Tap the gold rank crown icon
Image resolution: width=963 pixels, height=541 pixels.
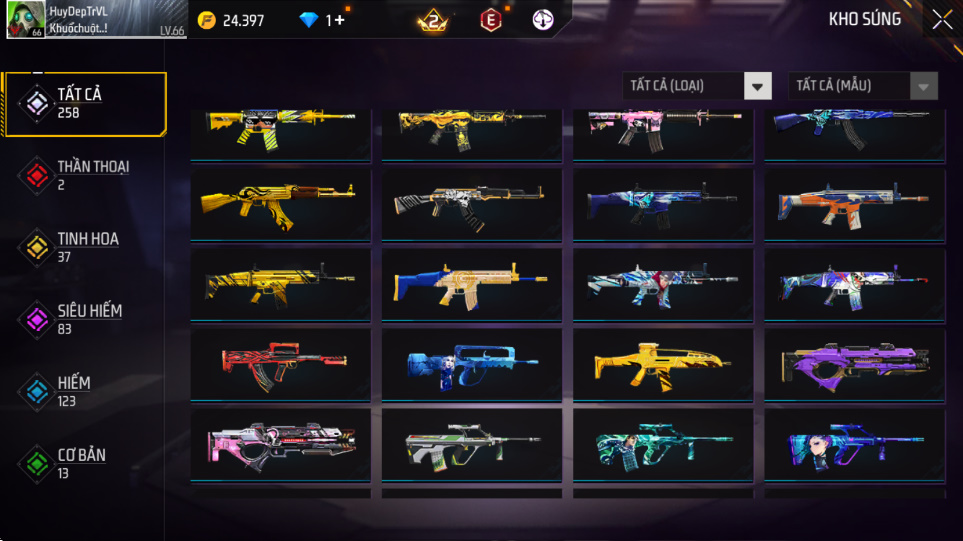point(433,20)
